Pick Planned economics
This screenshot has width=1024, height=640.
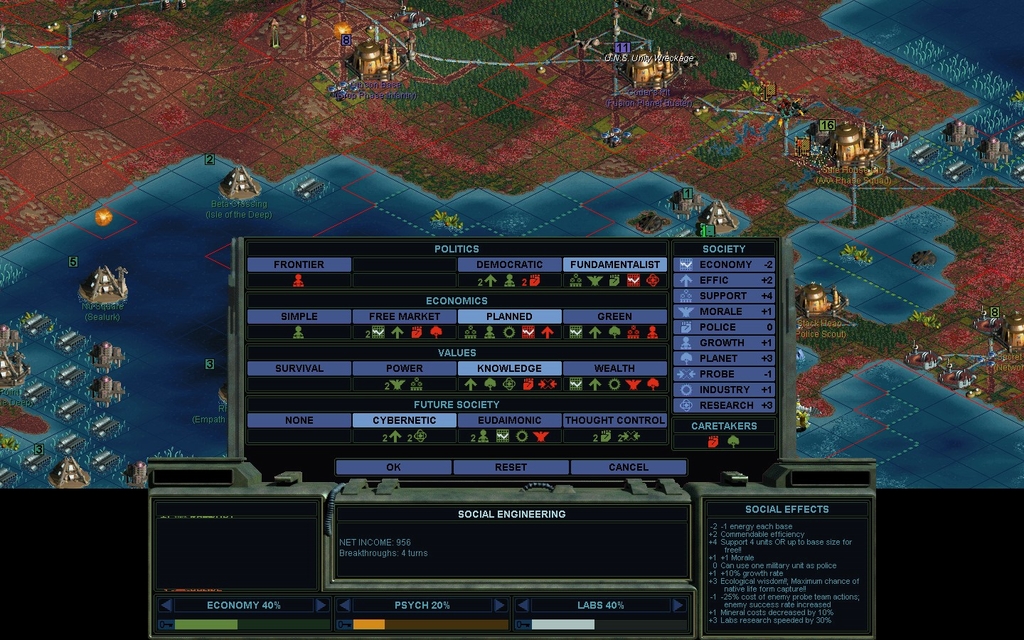point(509,317)
